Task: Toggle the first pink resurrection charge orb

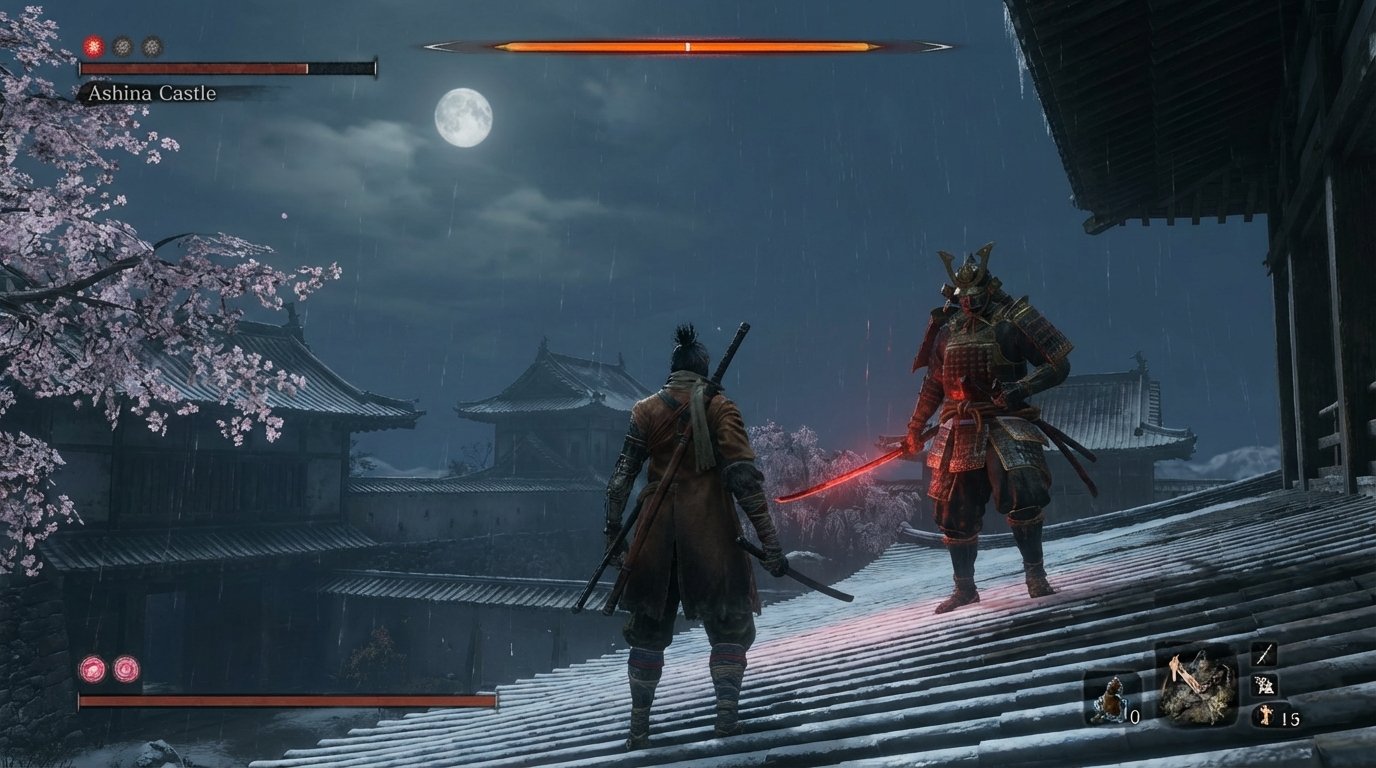Action: (x=90, y=670)
